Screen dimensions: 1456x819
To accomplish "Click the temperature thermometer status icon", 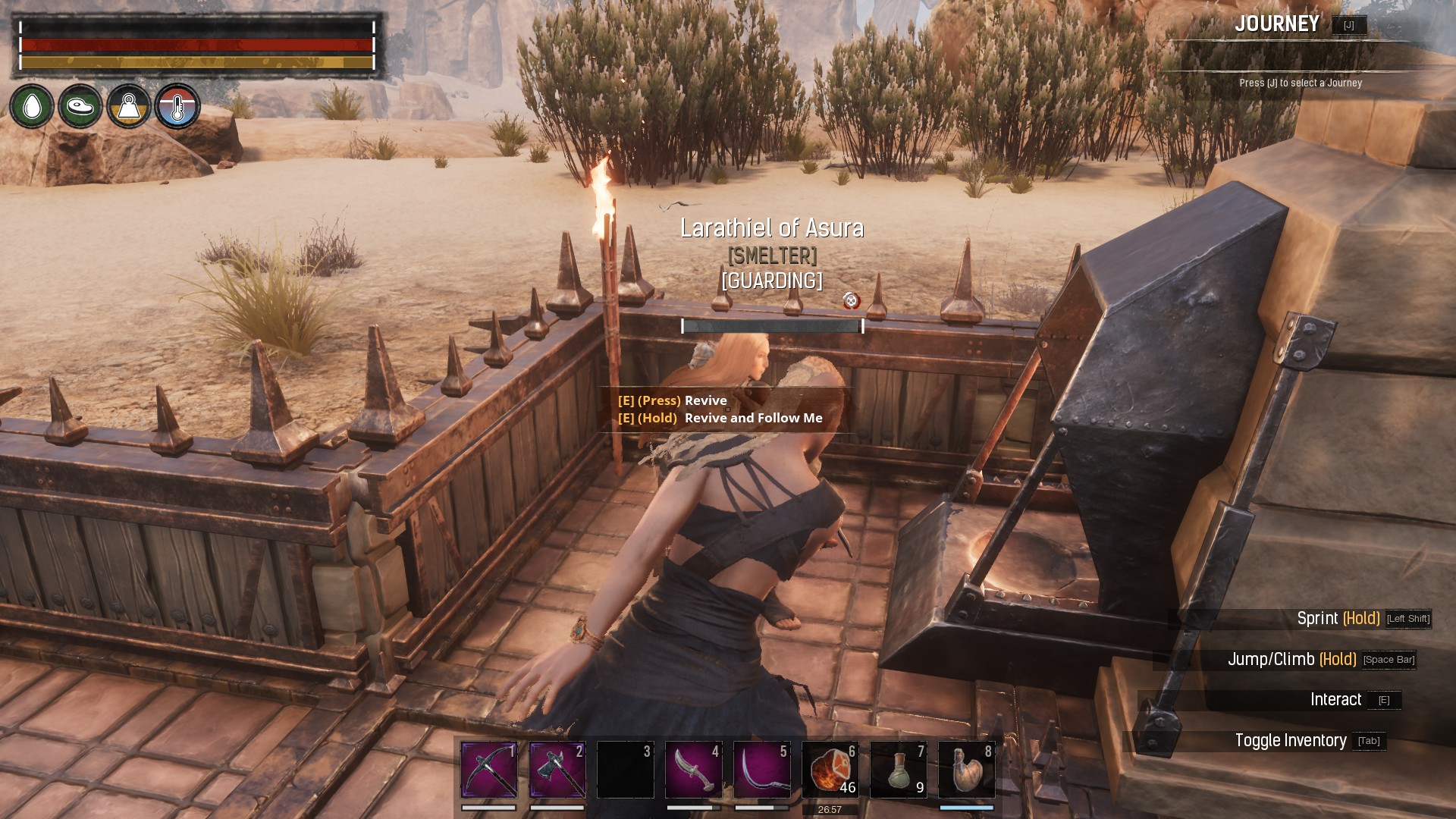I will (x=177, y=106).
